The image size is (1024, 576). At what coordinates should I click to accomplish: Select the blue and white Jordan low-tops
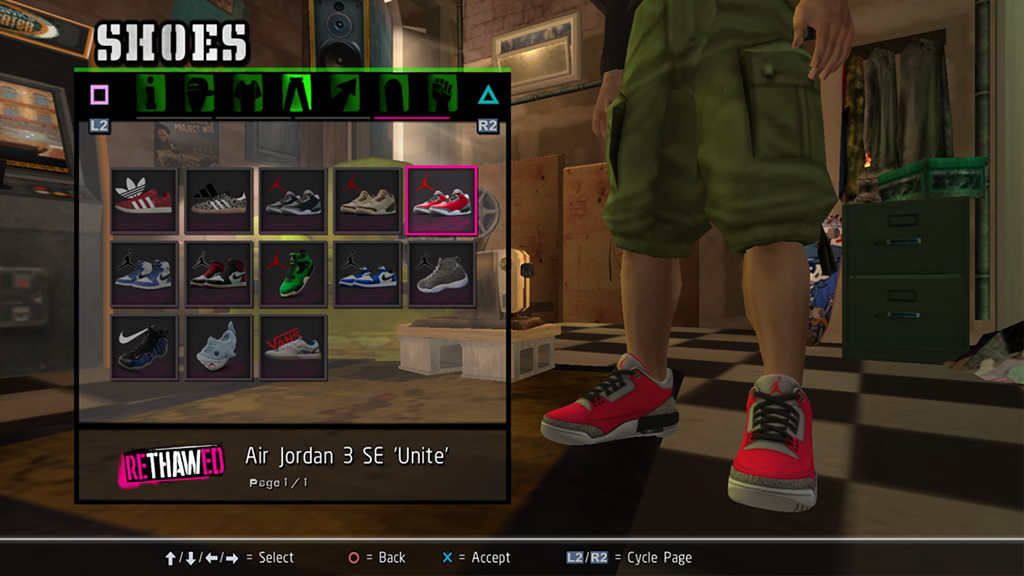[x=367, y=274]
